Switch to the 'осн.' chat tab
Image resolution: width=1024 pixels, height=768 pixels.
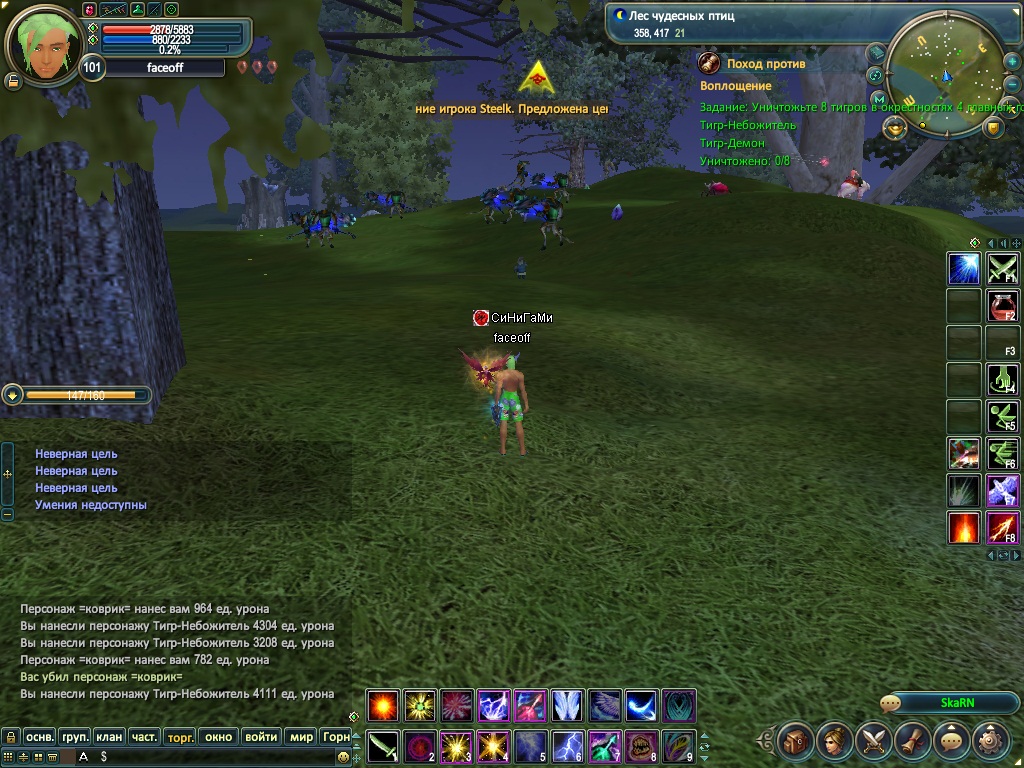(x=39, y=737)
